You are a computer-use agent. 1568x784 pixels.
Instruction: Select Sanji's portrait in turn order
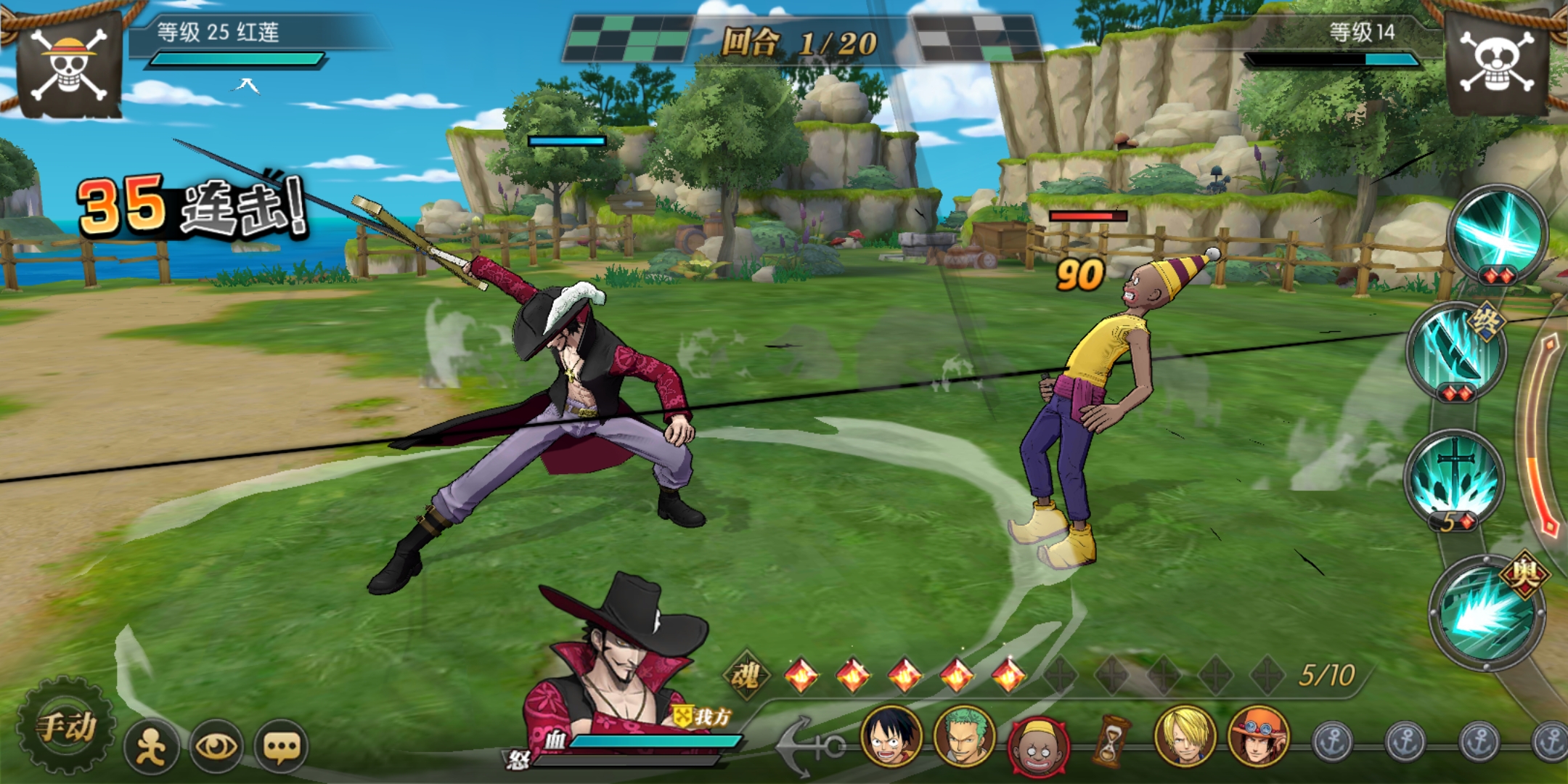tap(1185, 738)
